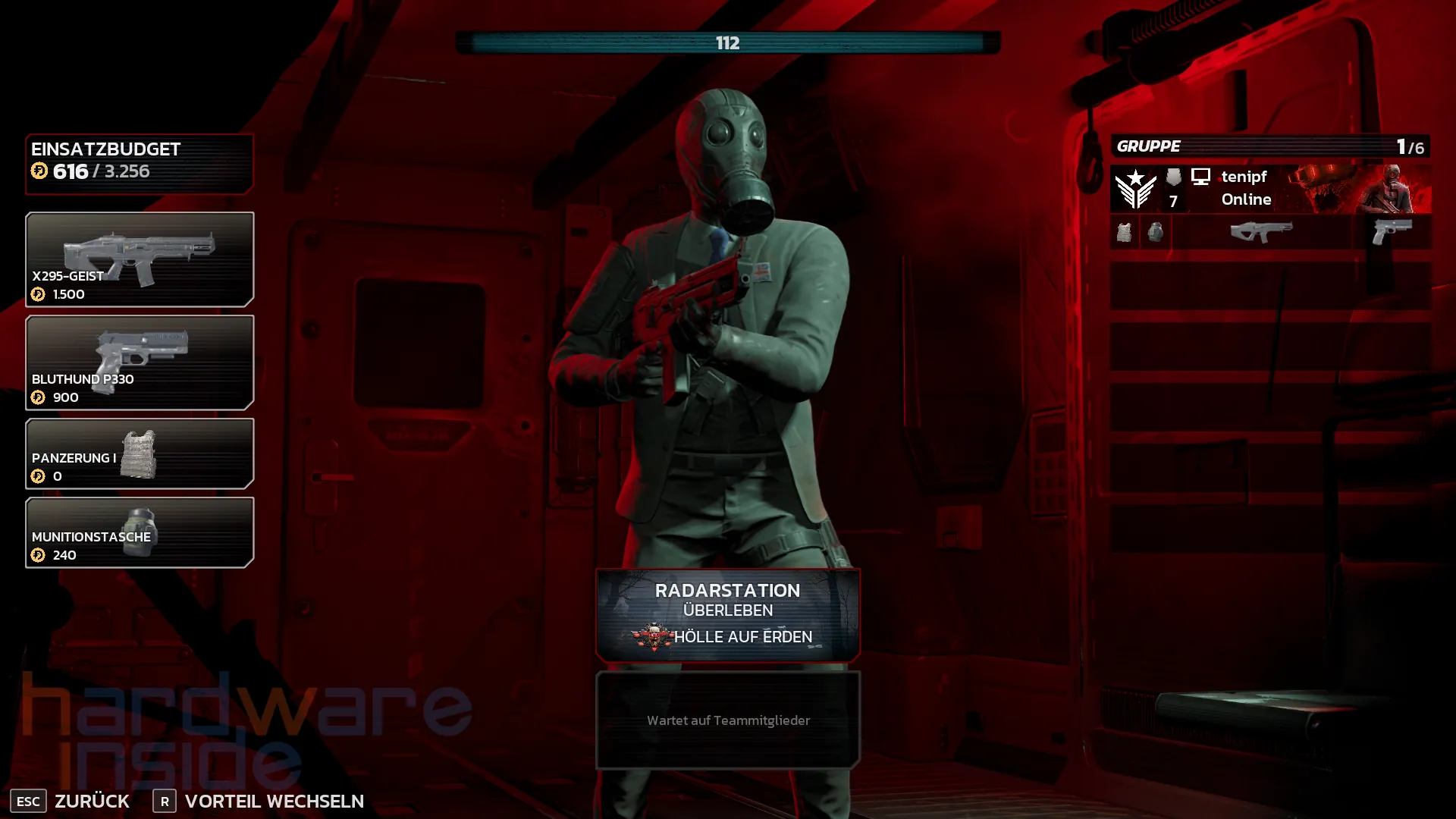Click the Radarstation mission panel
1456x819 pixels.
pos(728,615)
